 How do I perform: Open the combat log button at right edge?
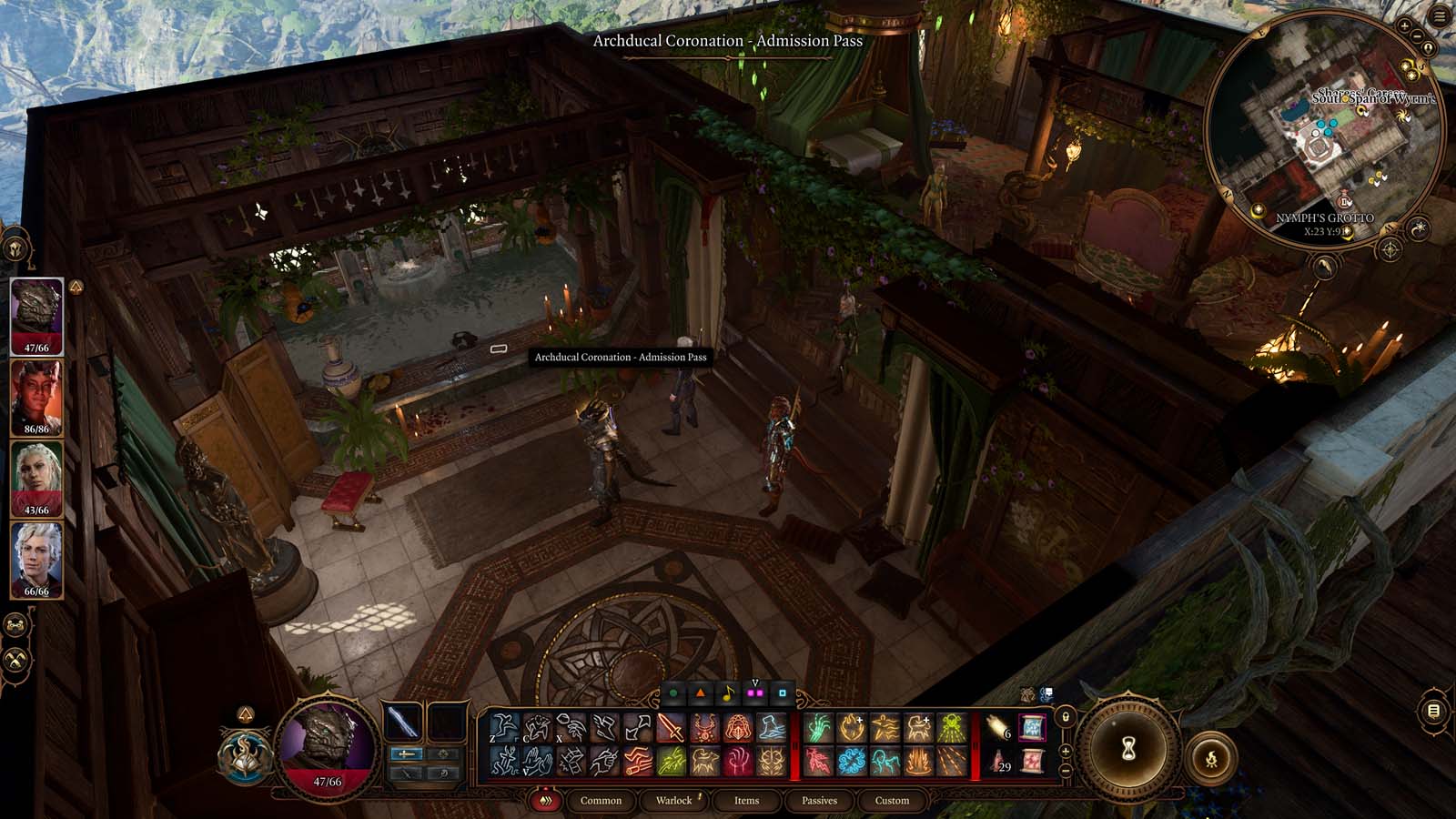point(1433,711)
